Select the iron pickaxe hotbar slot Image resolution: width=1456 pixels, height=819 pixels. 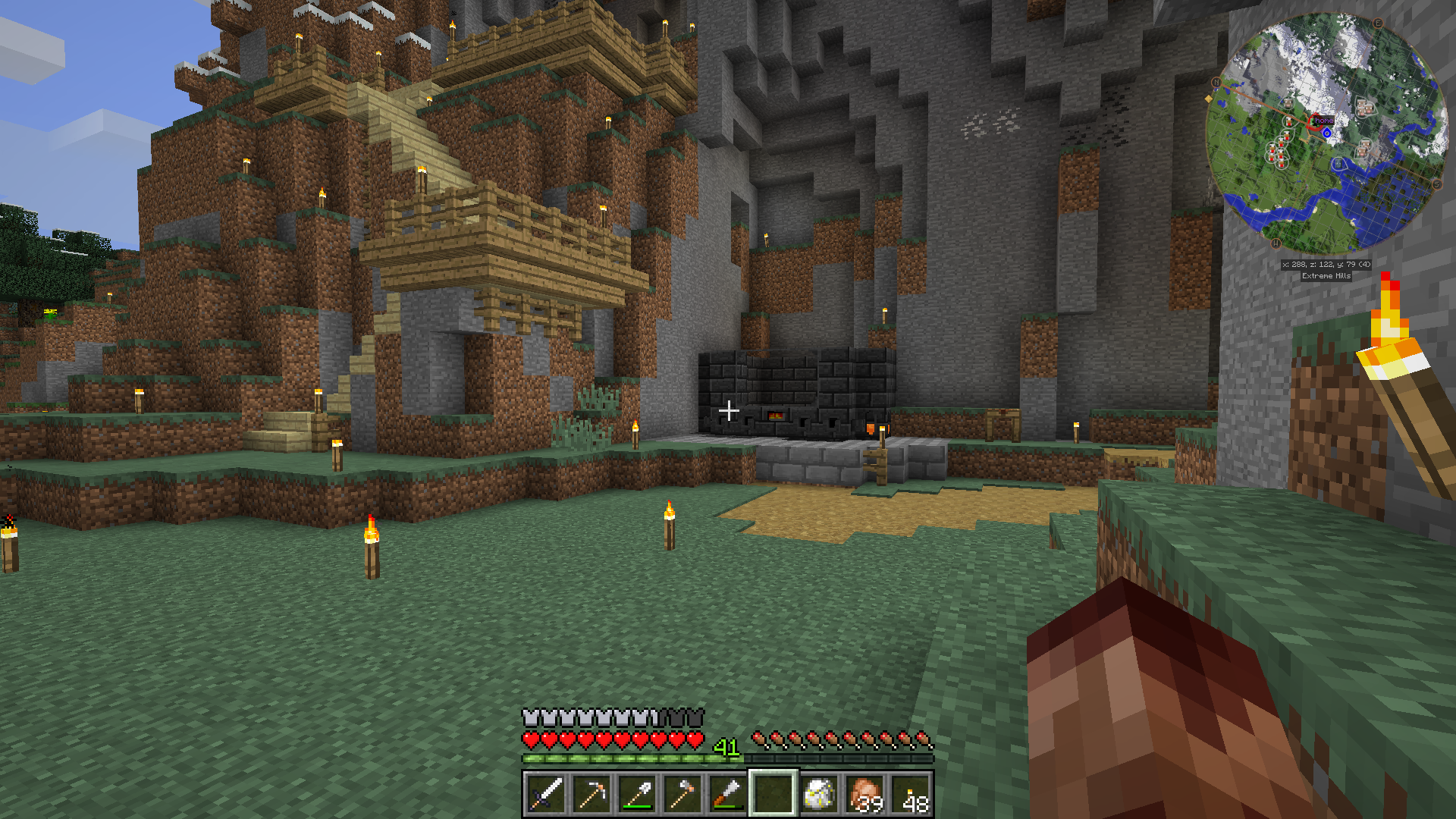(x=591, y=794)
